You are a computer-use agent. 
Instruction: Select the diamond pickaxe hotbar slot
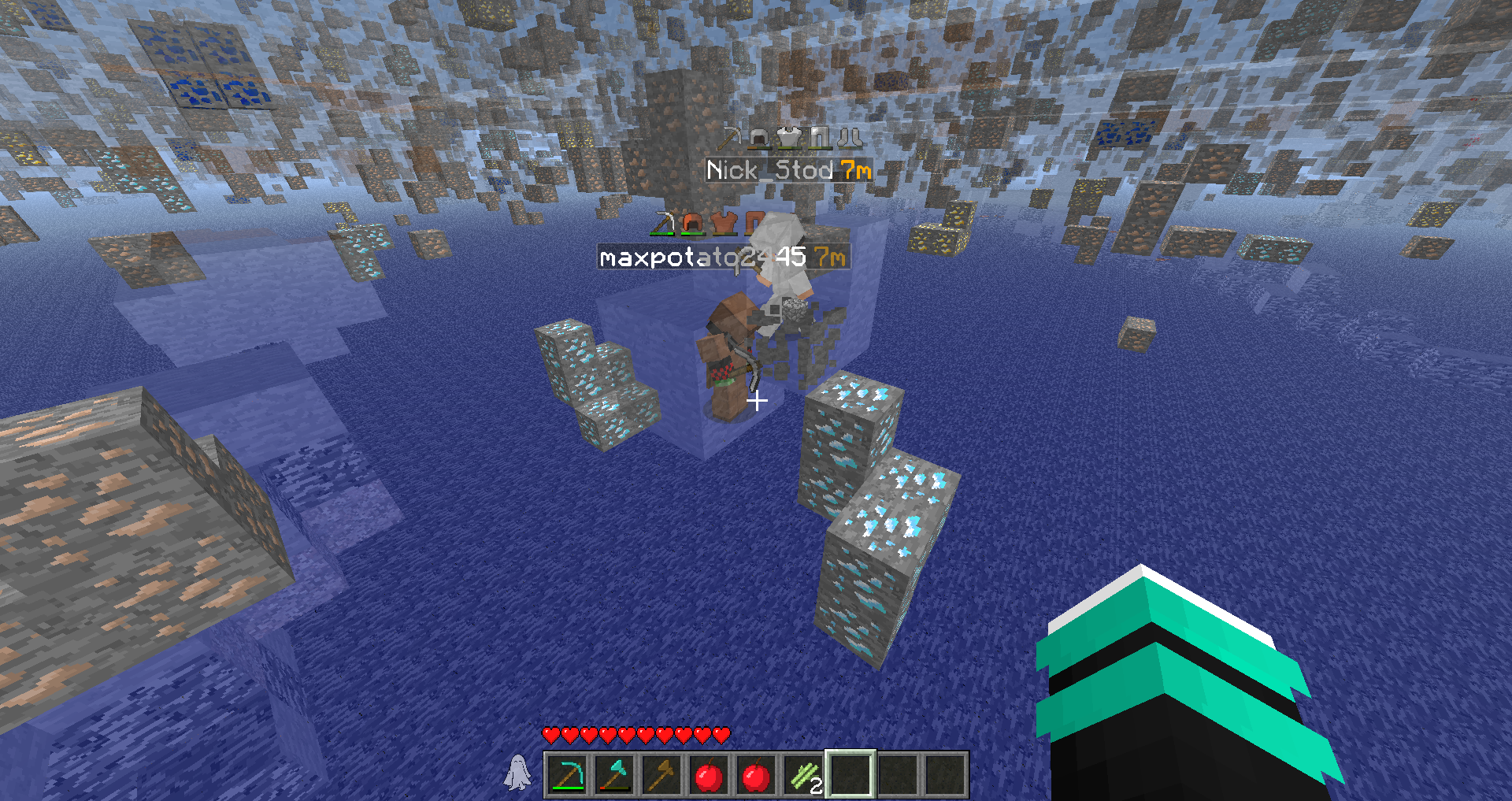[x=567, y=775]
